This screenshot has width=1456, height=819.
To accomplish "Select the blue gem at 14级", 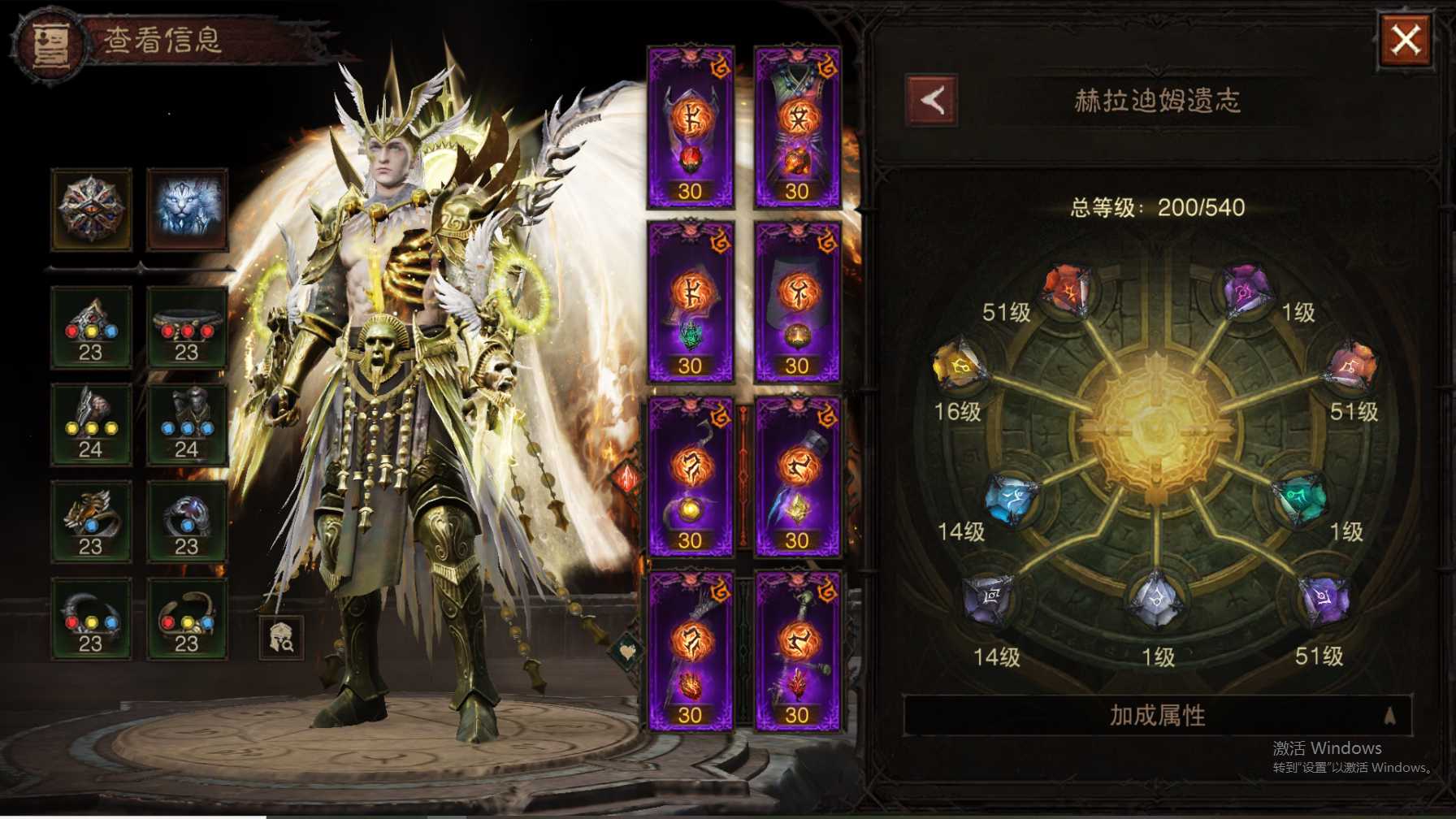I will point(1012,497).
